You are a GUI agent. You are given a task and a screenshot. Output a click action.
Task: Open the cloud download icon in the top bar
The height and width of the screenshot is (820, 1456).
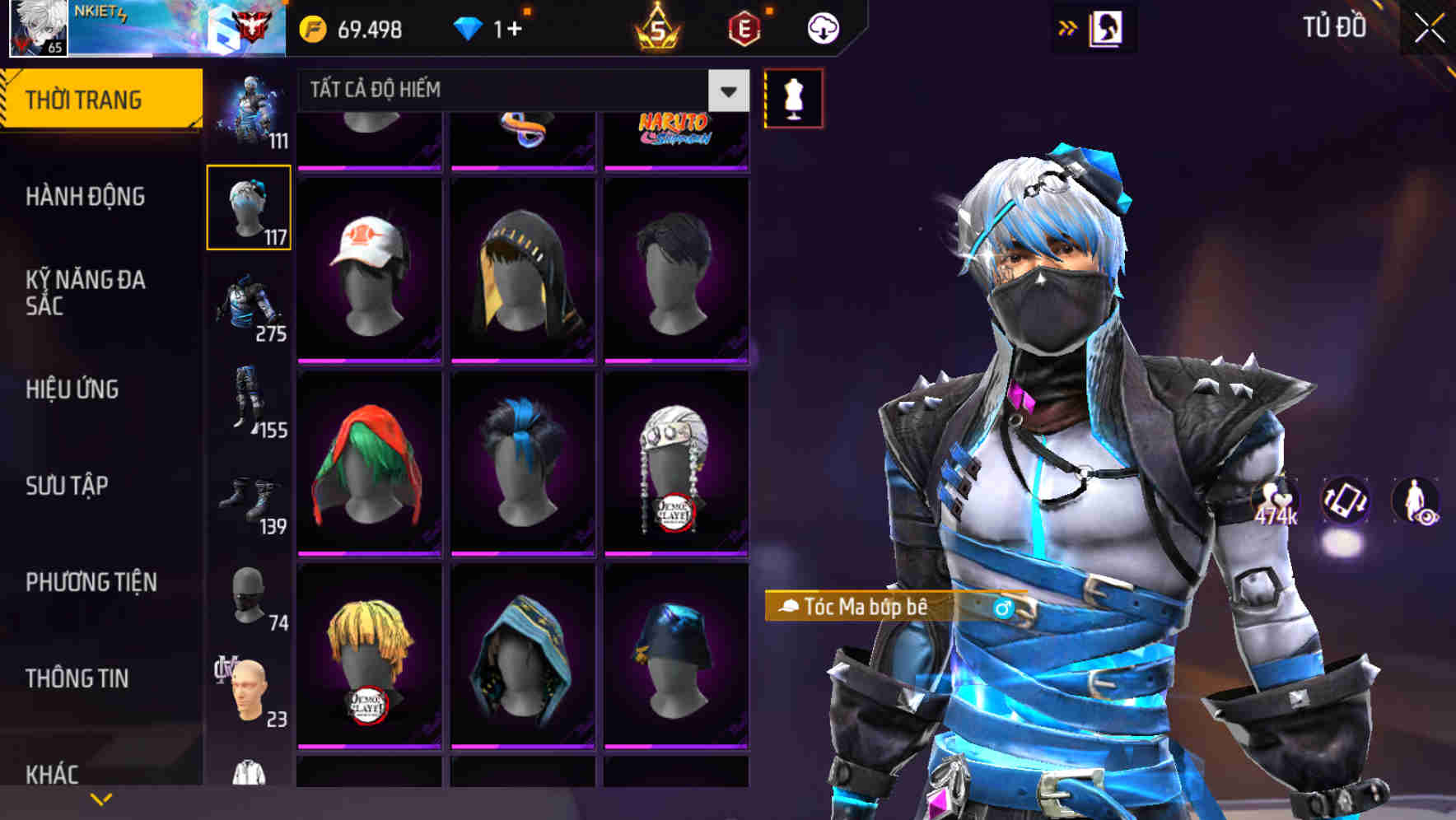pyautogui.click(x=822, y=27)
